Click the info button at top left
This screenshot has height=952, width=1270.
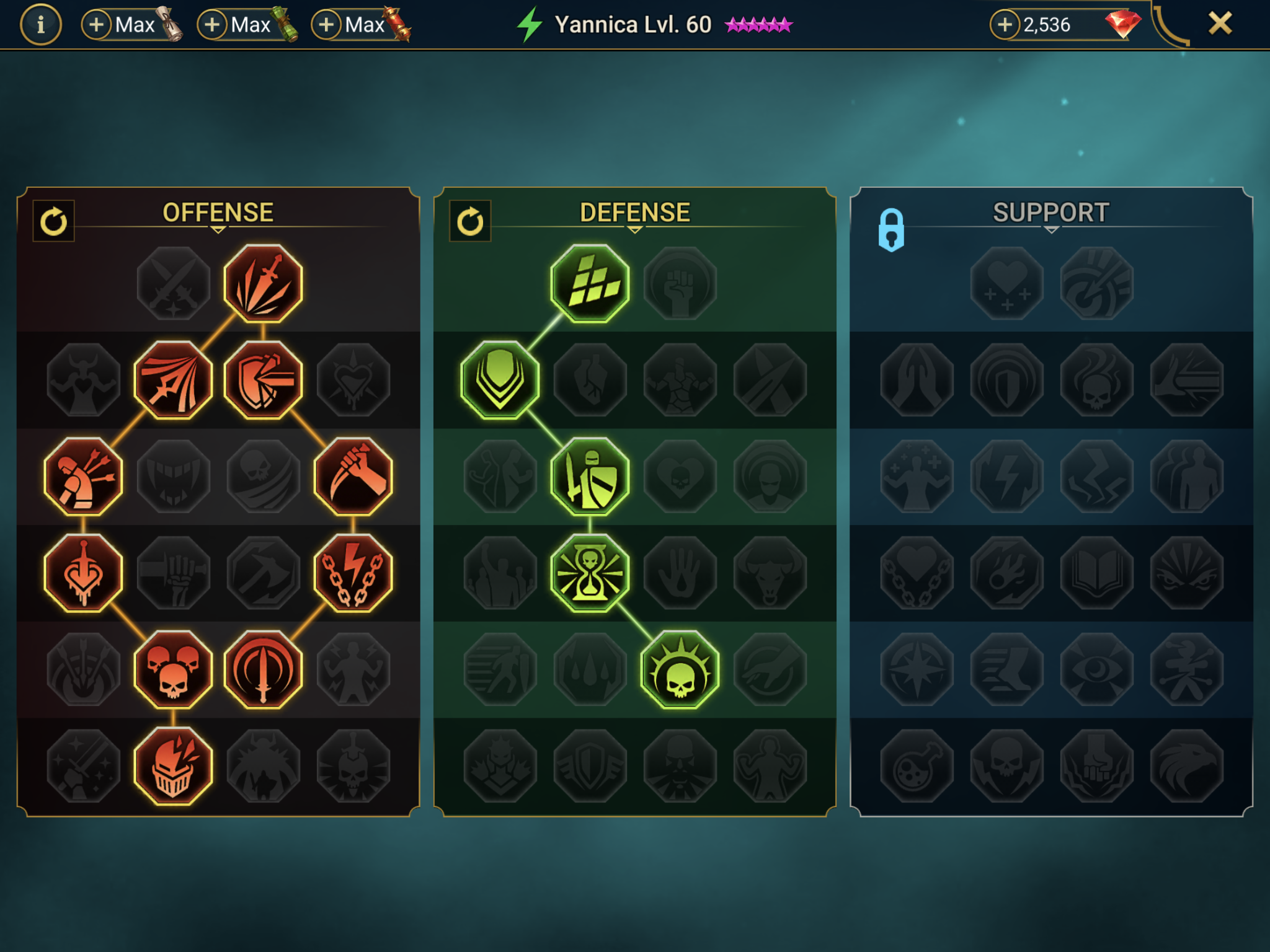(42, 25)
